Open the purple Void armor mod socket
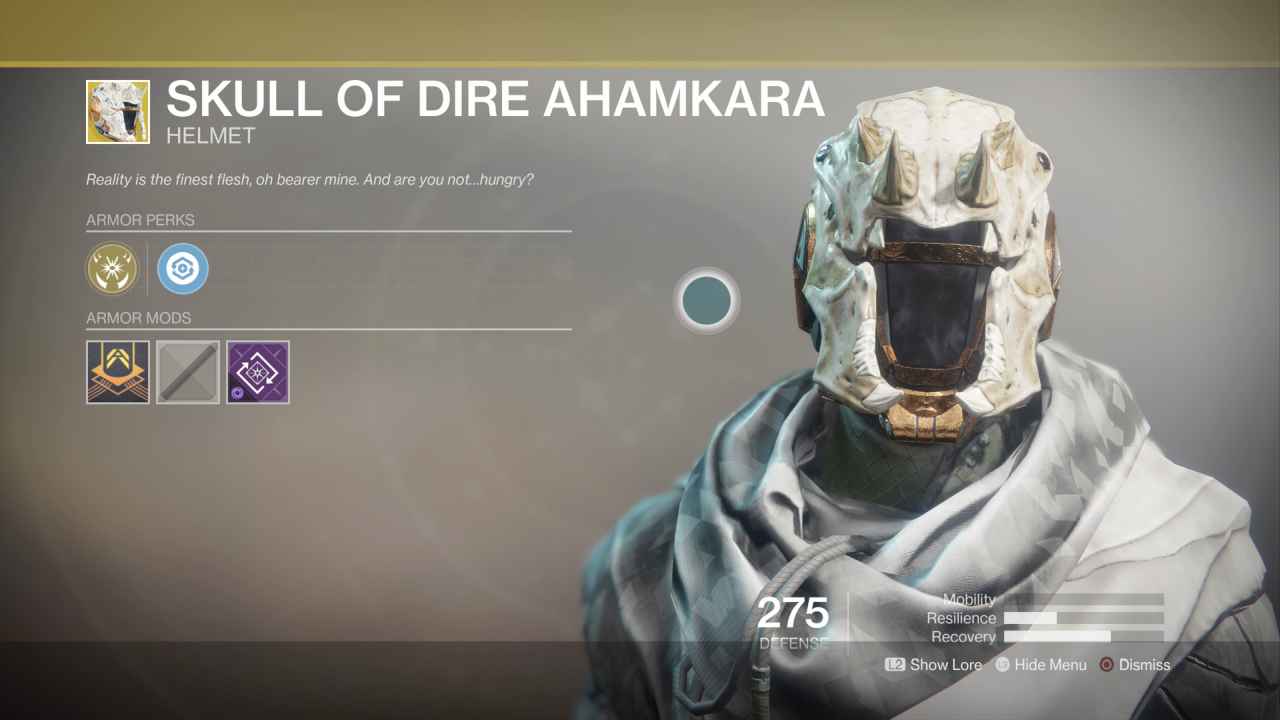Screen dimensions: 1280x720 [x=257, y=371]
